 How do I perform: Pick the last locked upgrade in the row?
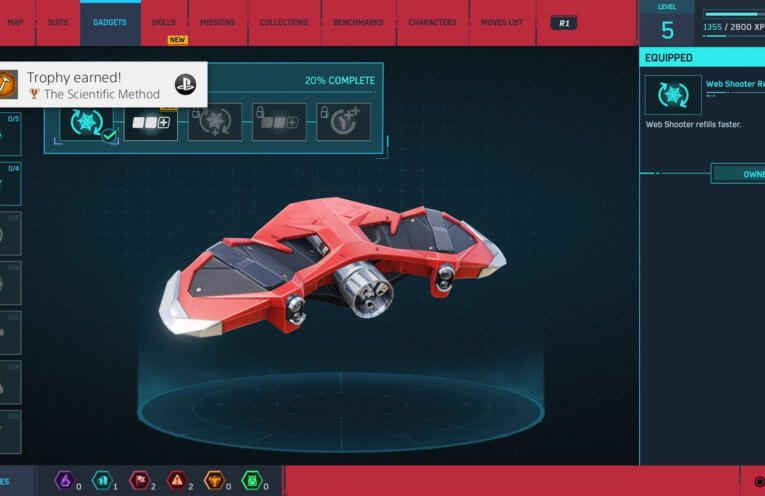click(343, 122)
